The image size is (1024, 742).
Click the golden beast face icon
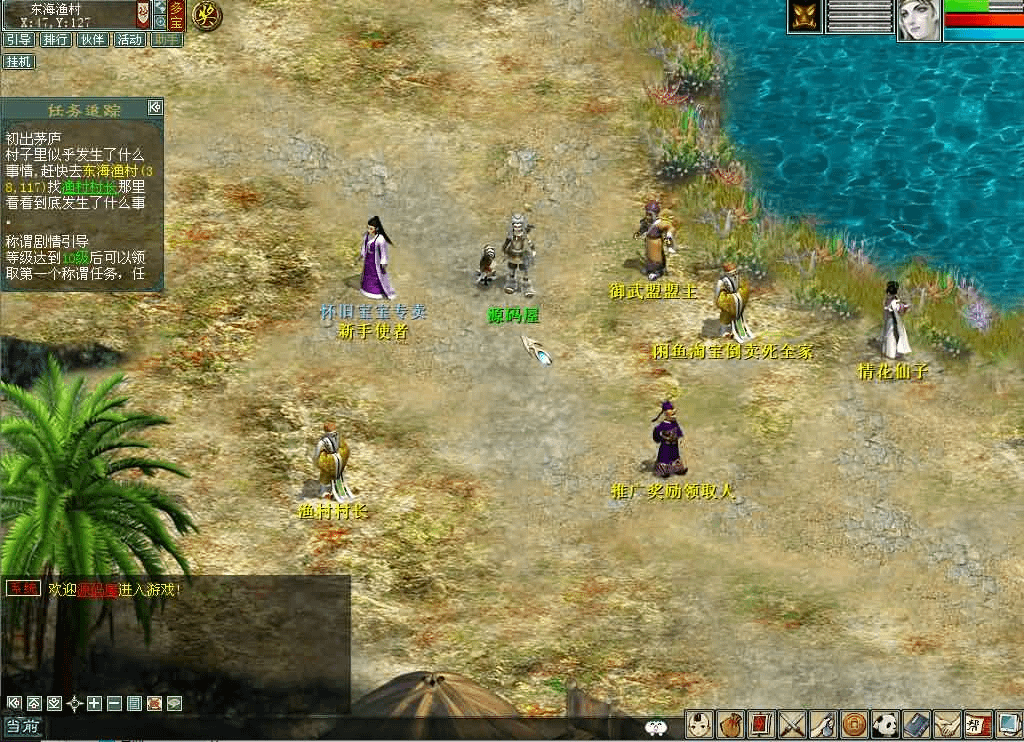point(804,16)
